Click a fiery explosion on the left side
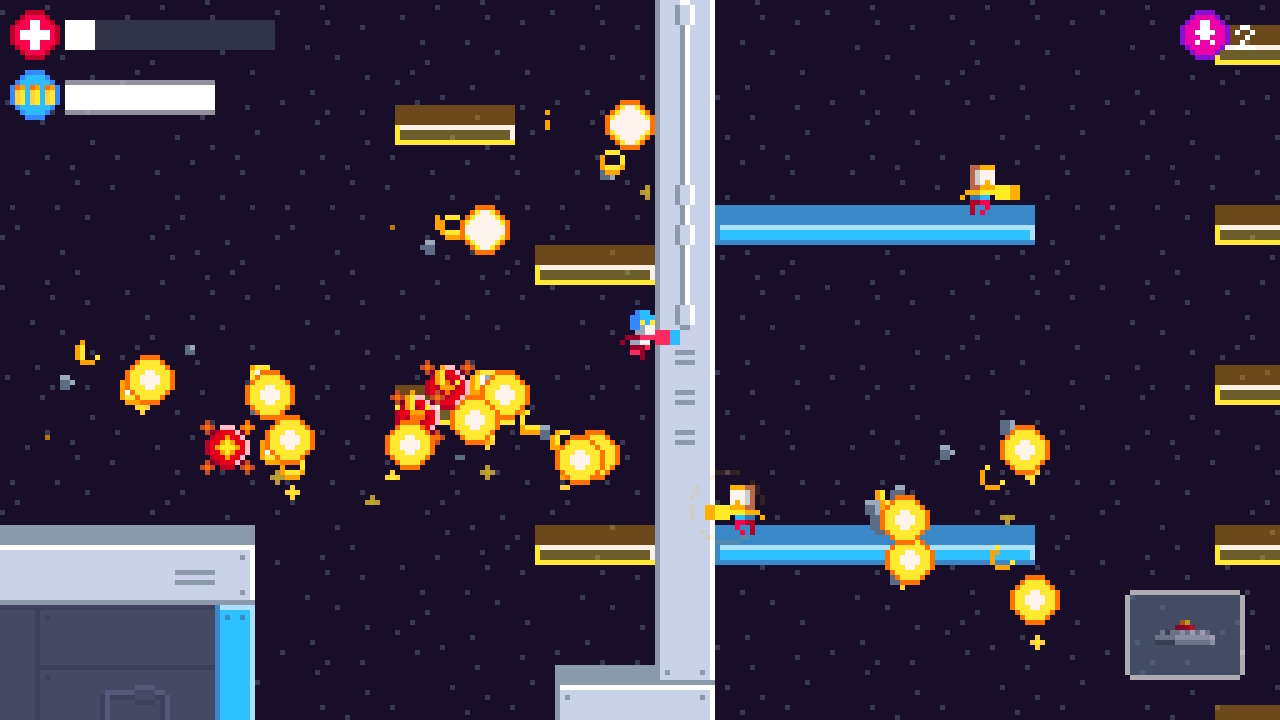This screenshot has width=1280, height=720. pos(147,382)
